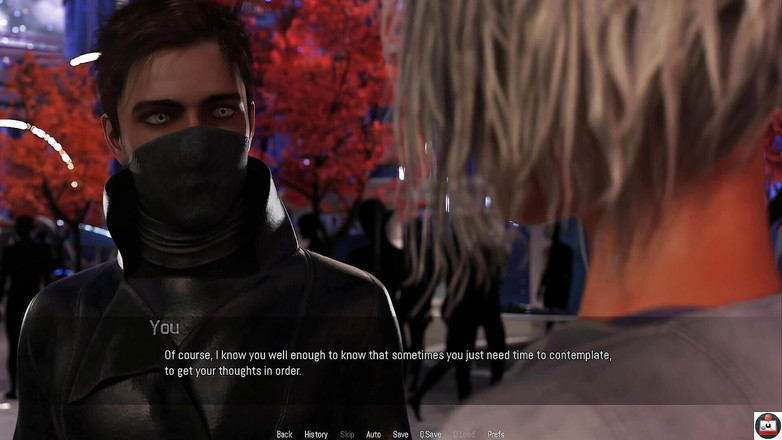The image size is (782, 440).
Task: Quick save with Q.Save
Action: tap(430, 434)
